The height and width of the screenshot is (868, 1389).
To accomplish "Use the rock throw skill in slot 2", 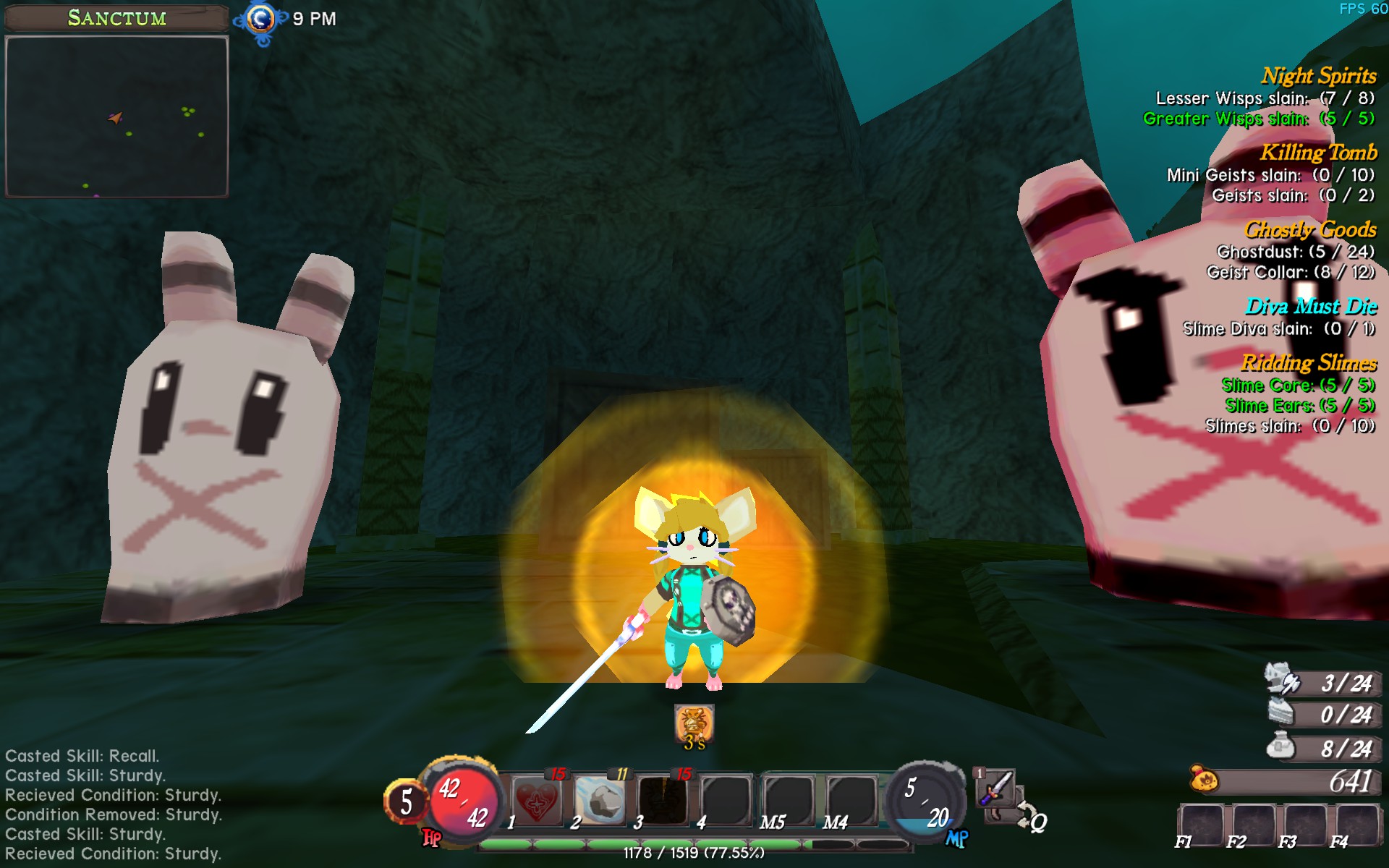I will tap(600, 801).
